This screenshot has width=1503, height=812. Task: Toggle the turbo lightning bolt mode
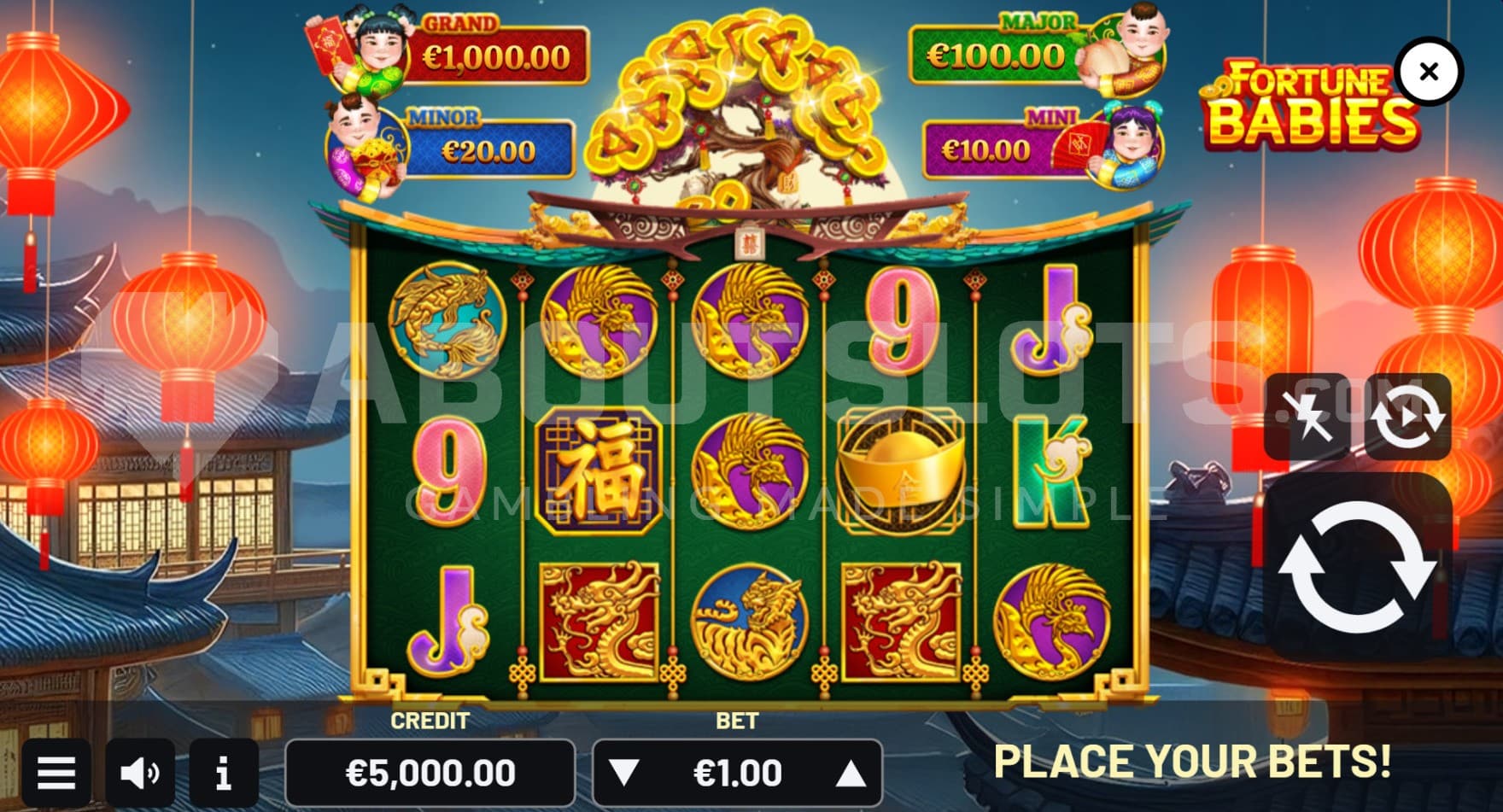point(1307,417)
